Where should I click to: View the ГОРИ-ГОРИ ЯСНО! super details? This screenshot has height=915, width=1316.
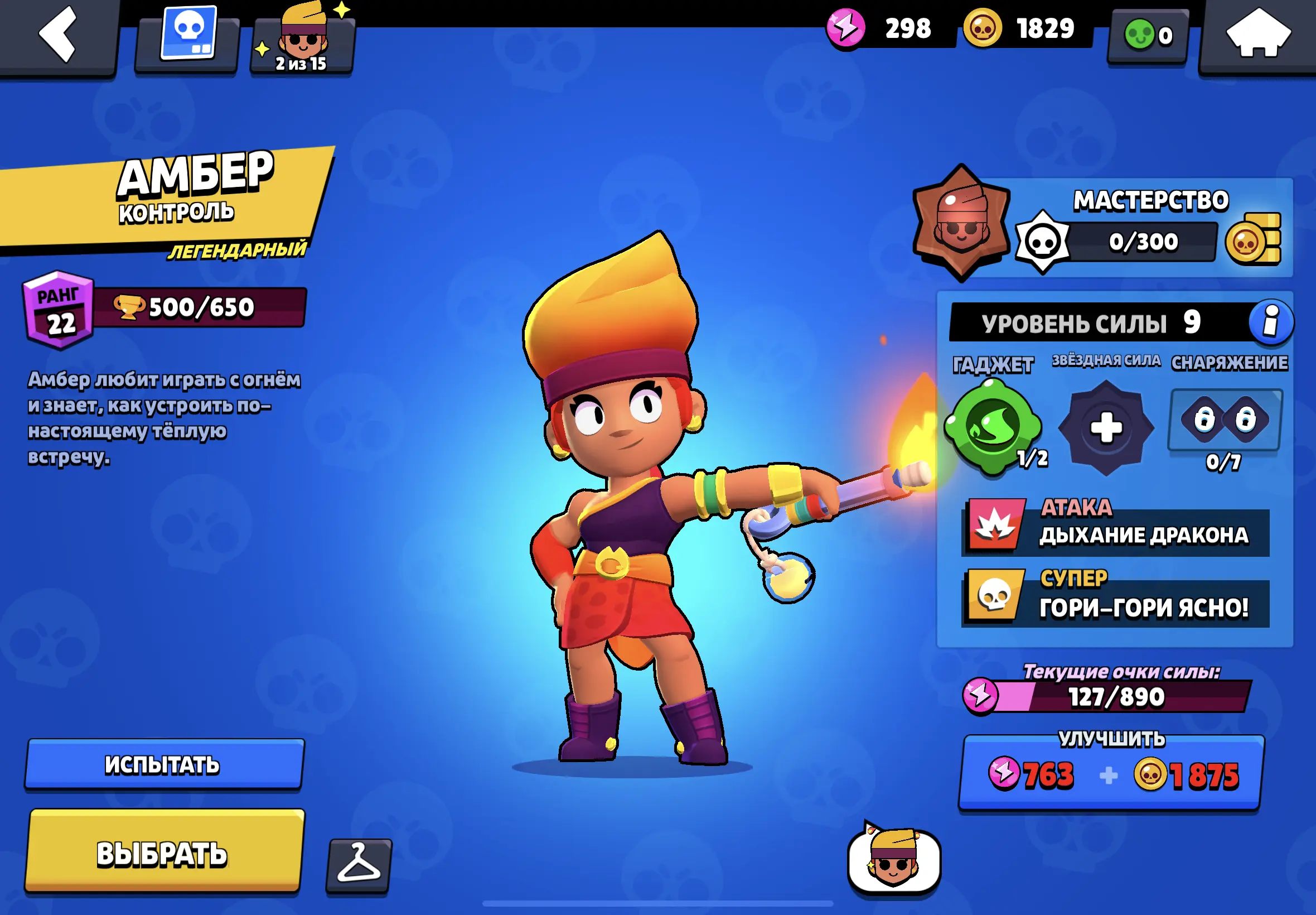click(x=1115, y=598)
